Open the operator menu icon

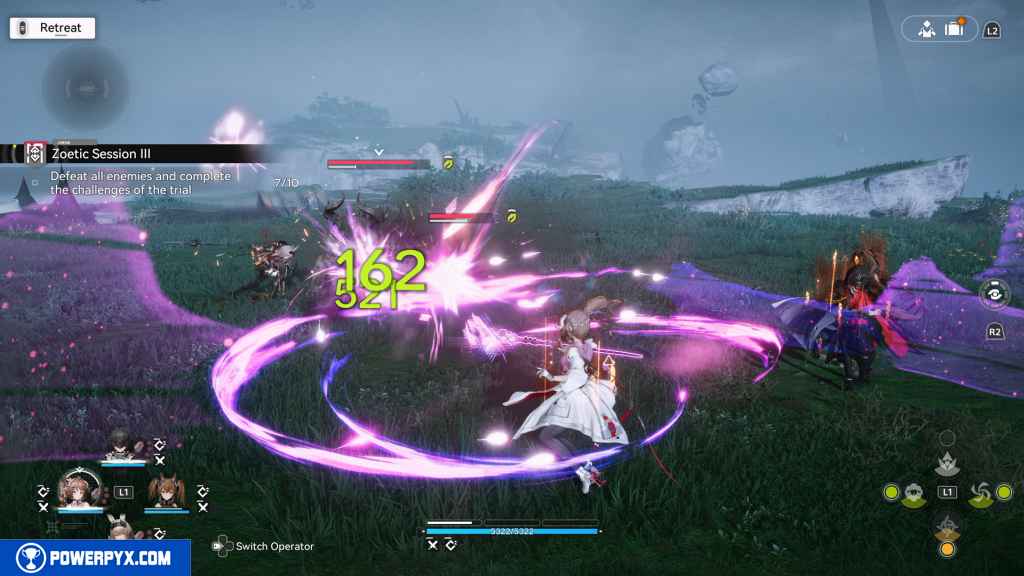coord(927,29)
